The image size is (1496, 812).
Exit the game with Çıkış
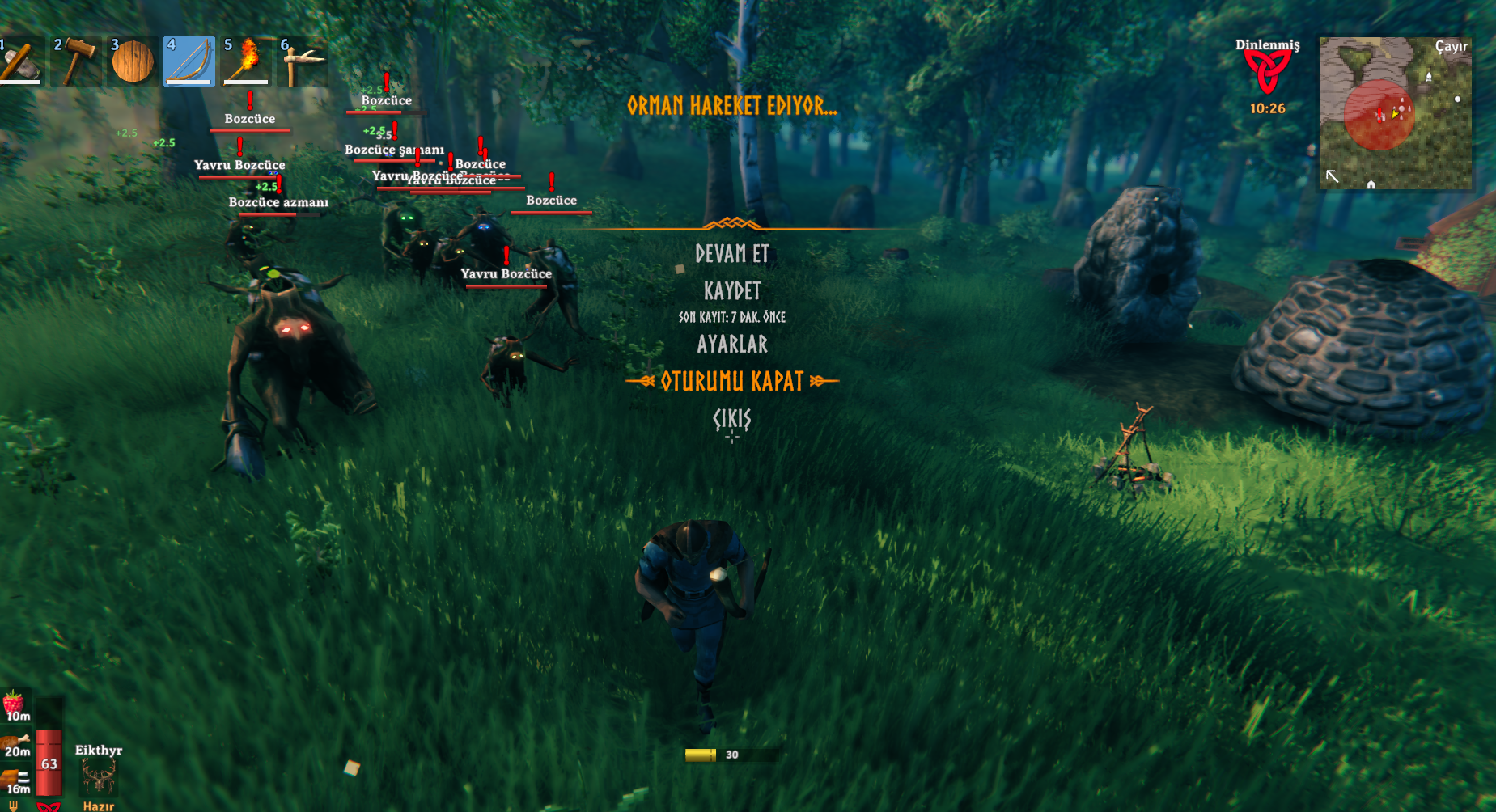pos(732,419)
